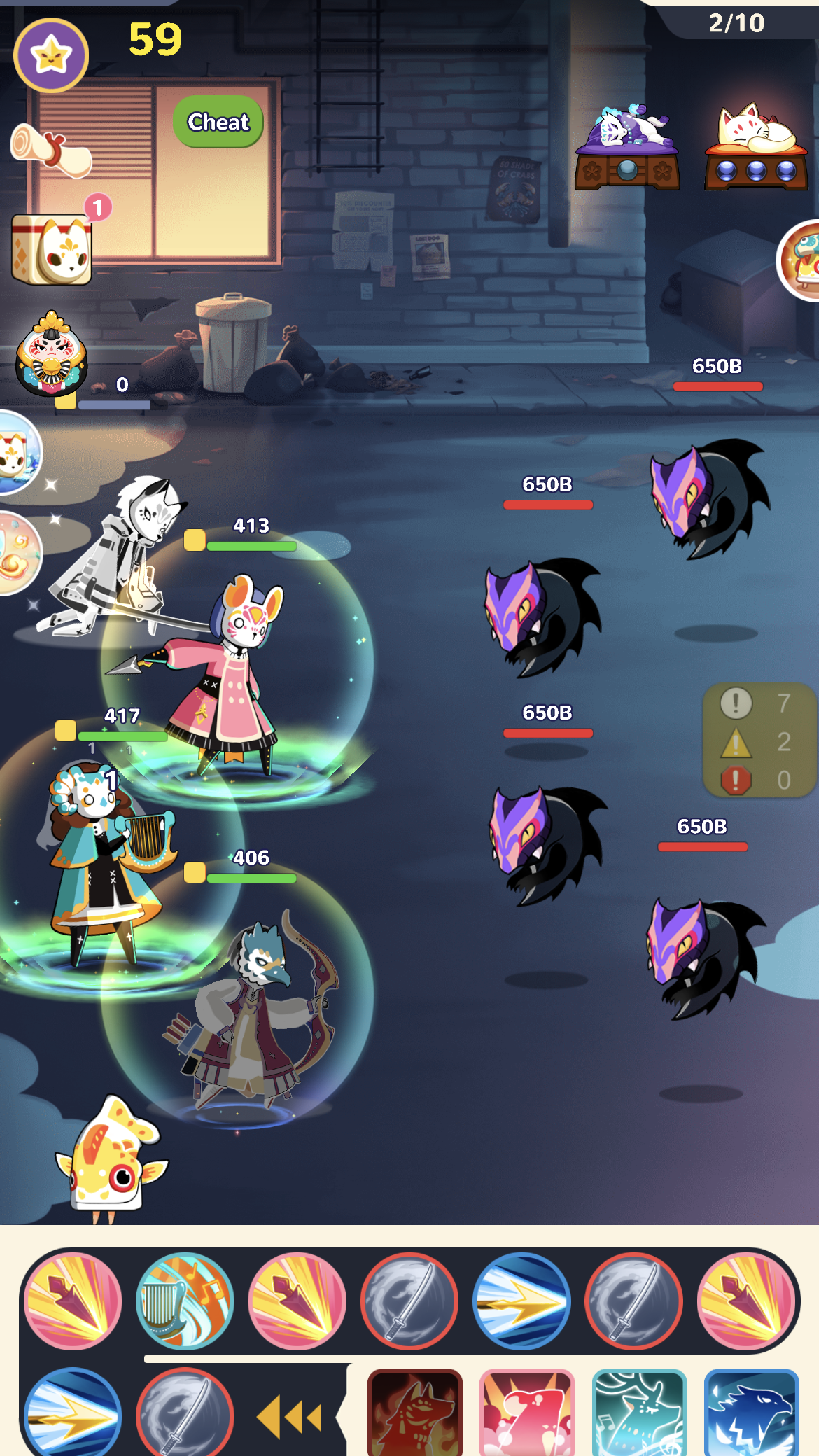The width and height of the screenshot is (819, 1456).
Task: Click the triple yellow rewind arrows
Action: [x=290, y=1417]
